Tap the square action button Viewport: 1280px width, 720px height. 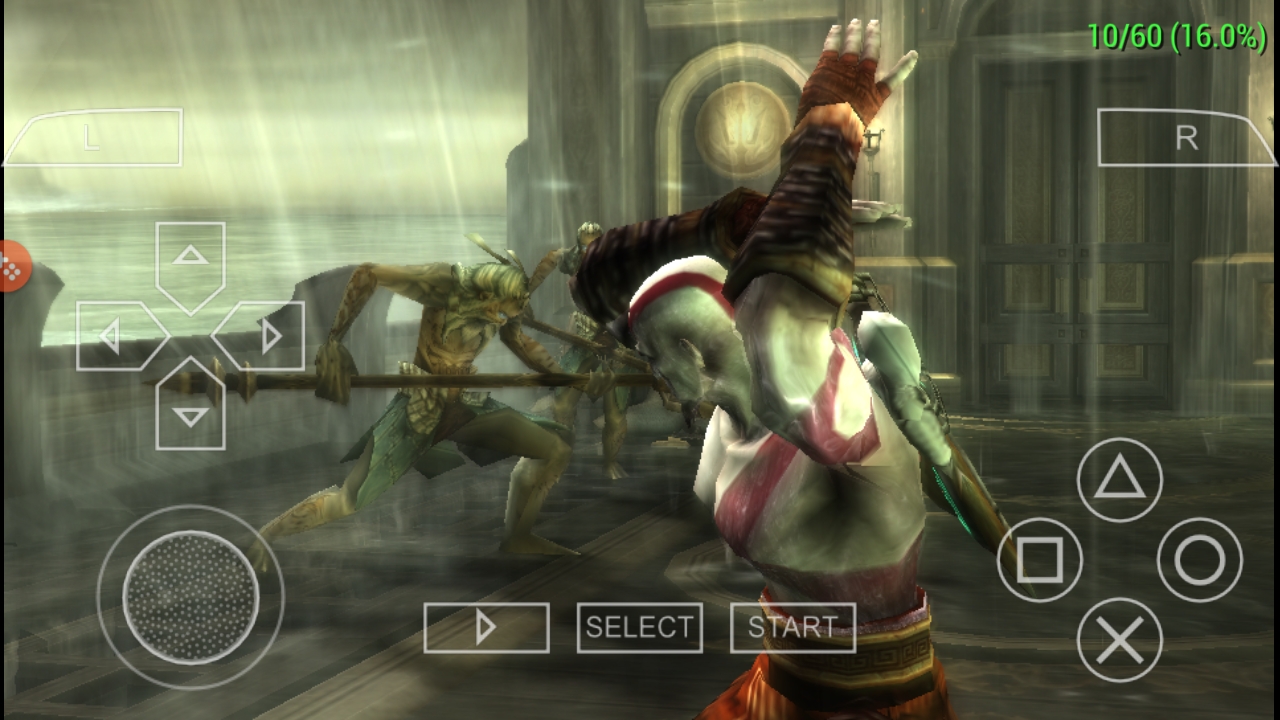(x=1040, y=560)
